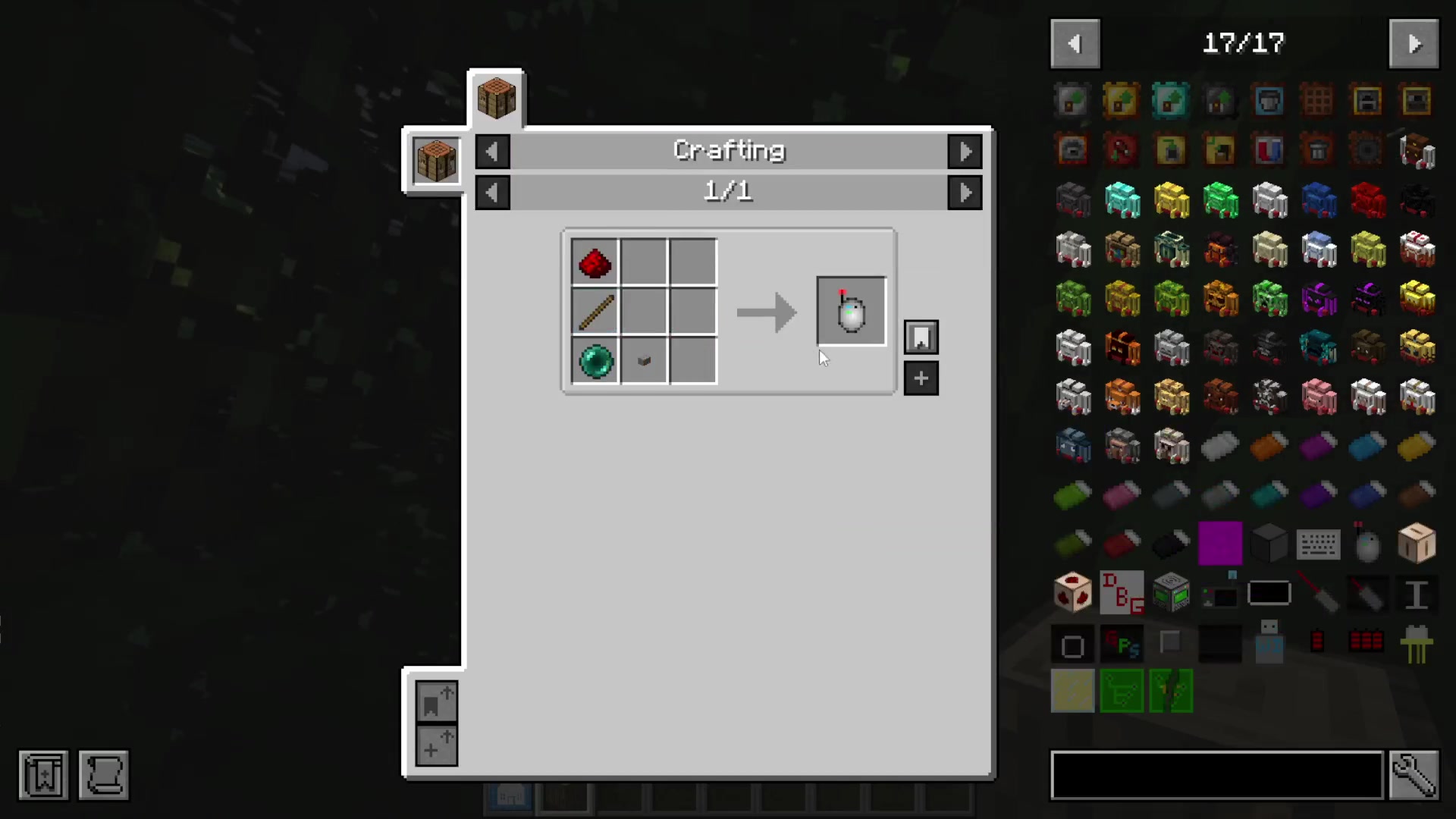
Task: Select the solid purple block item
Action: point(1219,544)
